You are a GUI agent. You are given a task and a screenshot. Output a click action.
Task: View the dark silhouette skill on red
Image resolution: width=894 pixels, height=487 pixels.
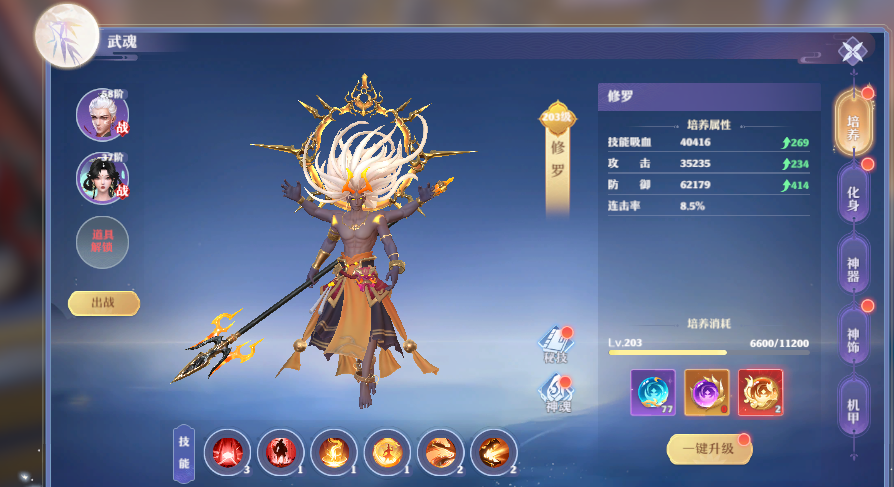point(281,453)
